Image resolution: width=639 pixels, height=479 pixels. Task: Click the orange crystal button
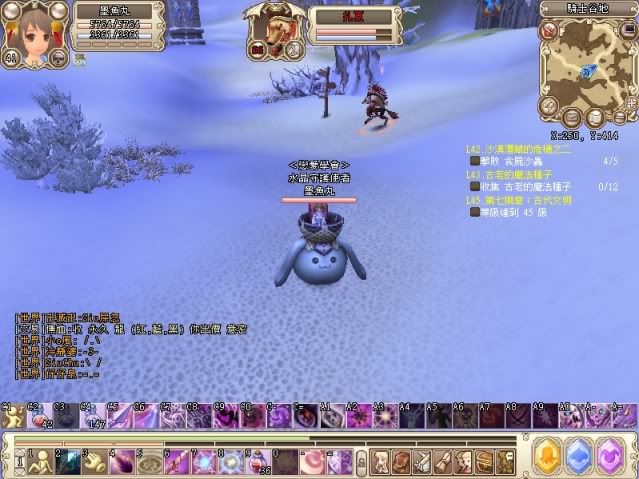[547, 457]
